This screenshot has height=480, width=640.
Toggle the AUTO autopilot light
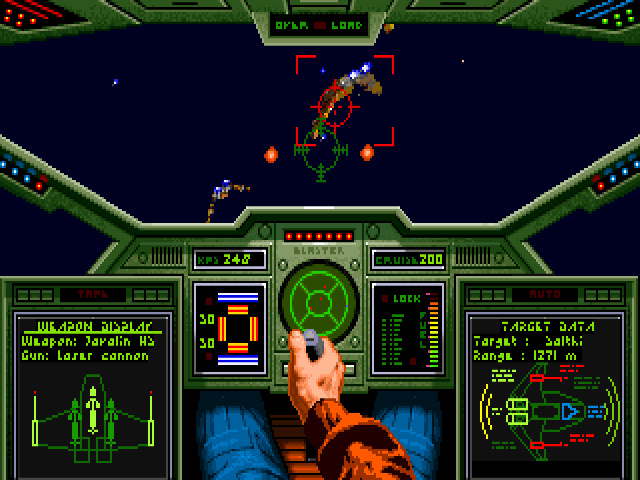click(545, 295)
